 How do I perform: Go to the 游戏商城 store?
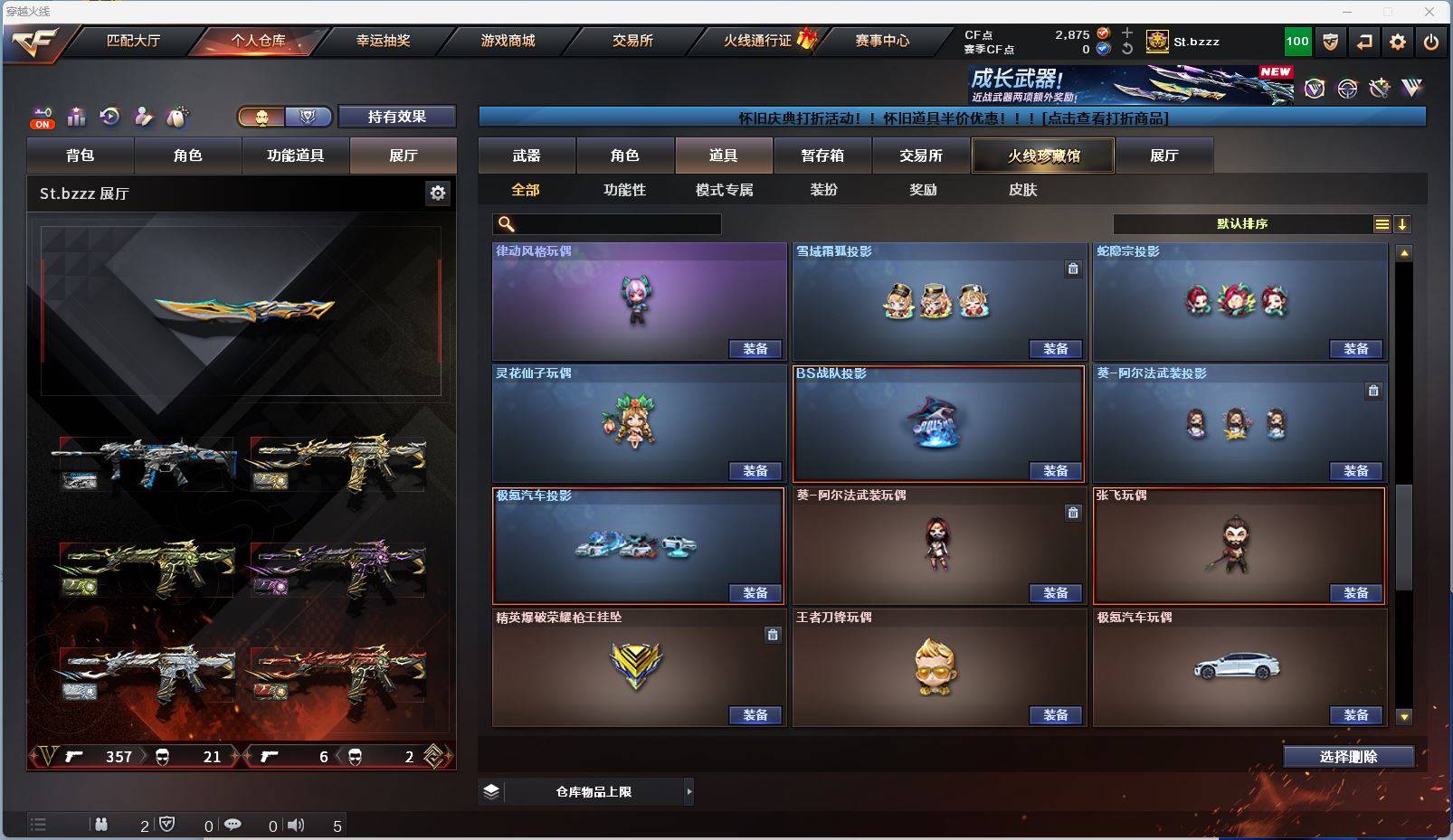coord(508,41)
